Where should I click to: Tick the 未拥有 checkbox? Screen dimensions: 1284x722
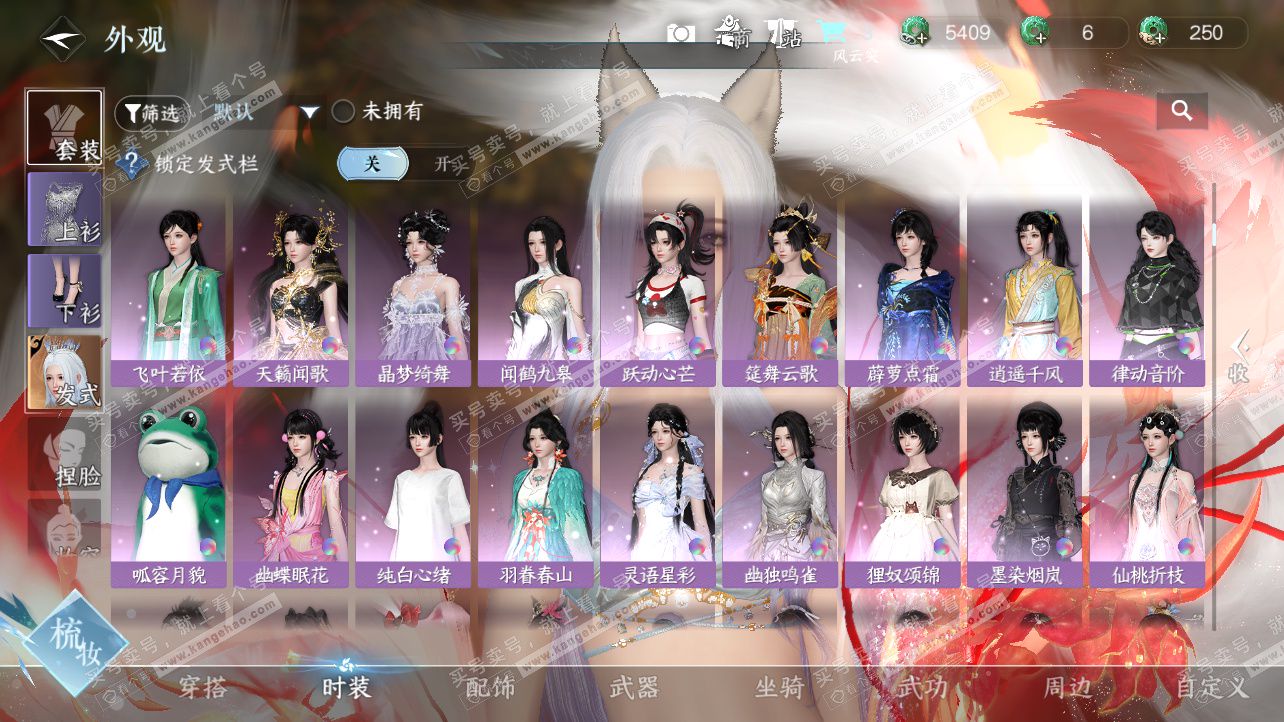tap(343, 112)
